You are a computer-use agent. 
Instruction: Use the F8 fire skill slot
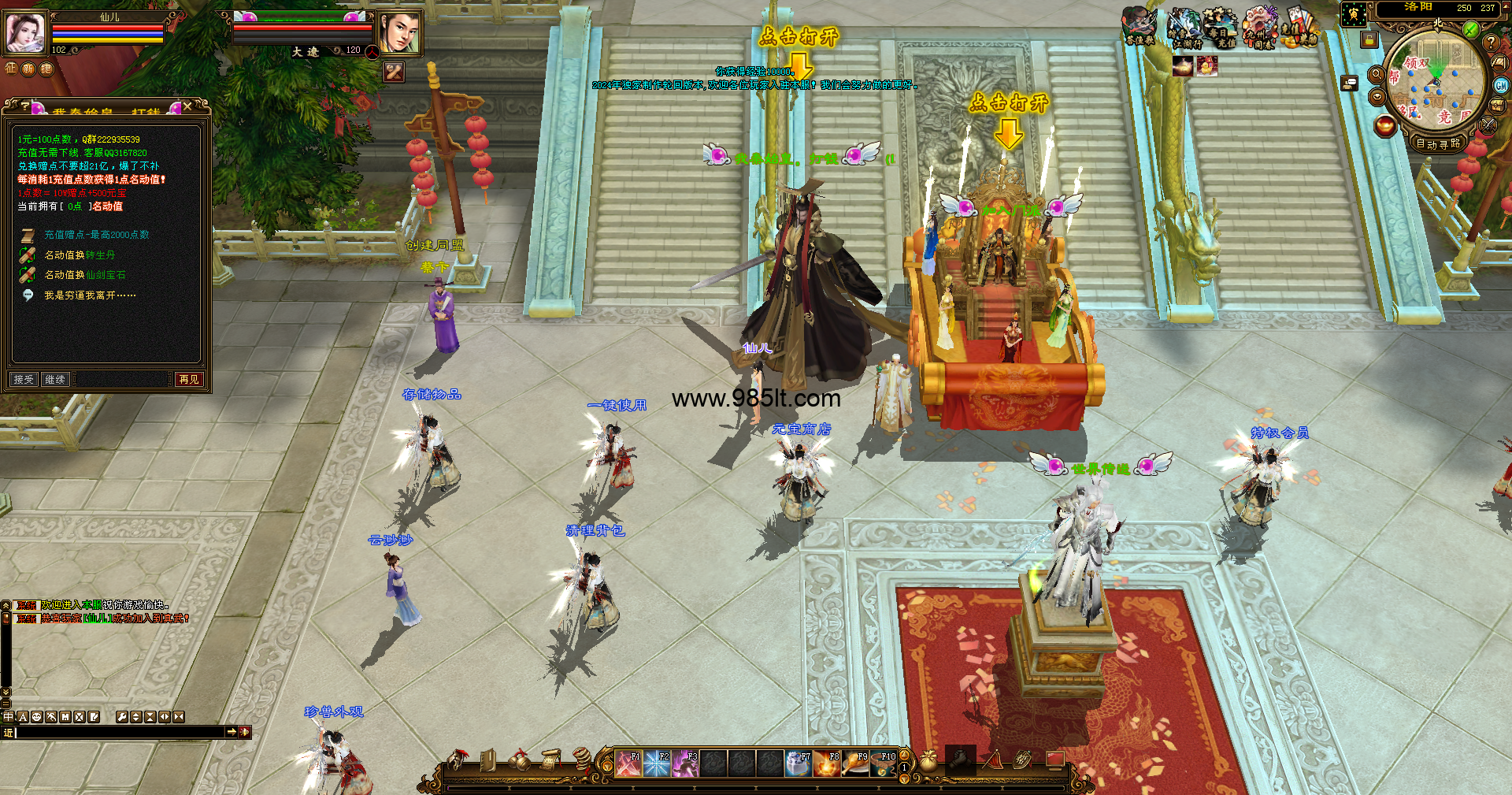tap(826, 763)
